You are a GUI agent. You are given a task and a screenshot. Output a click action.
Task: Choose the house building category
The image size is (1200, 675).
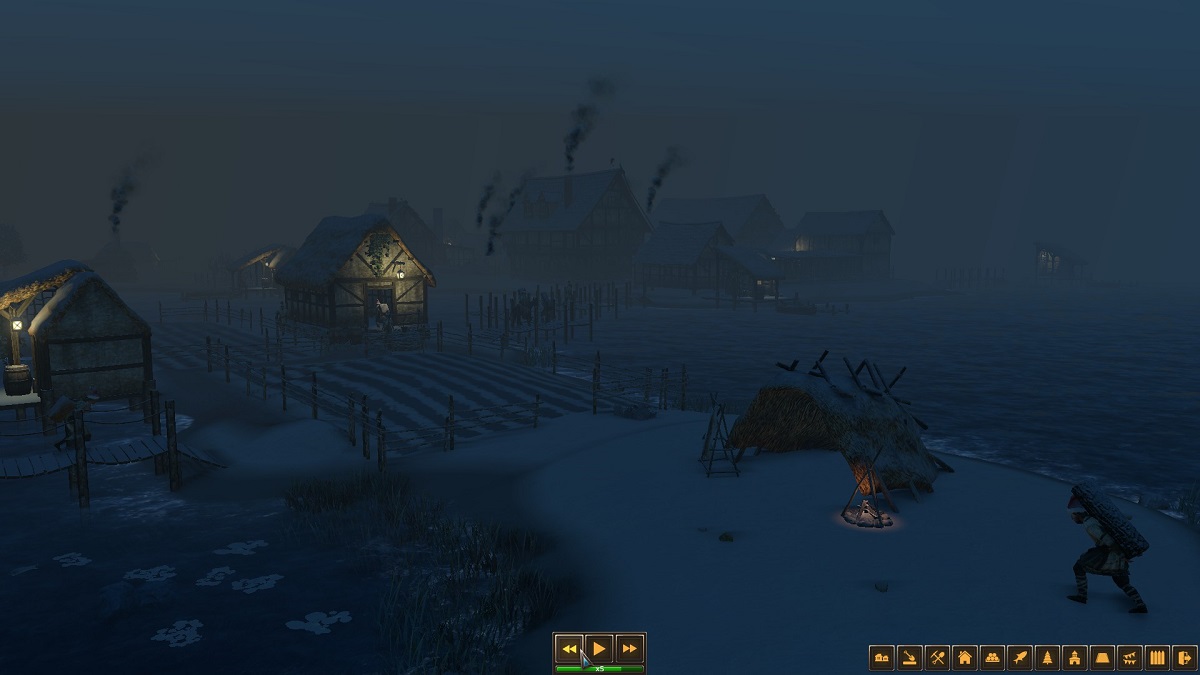pyautogui.click(x=965, y=657)
